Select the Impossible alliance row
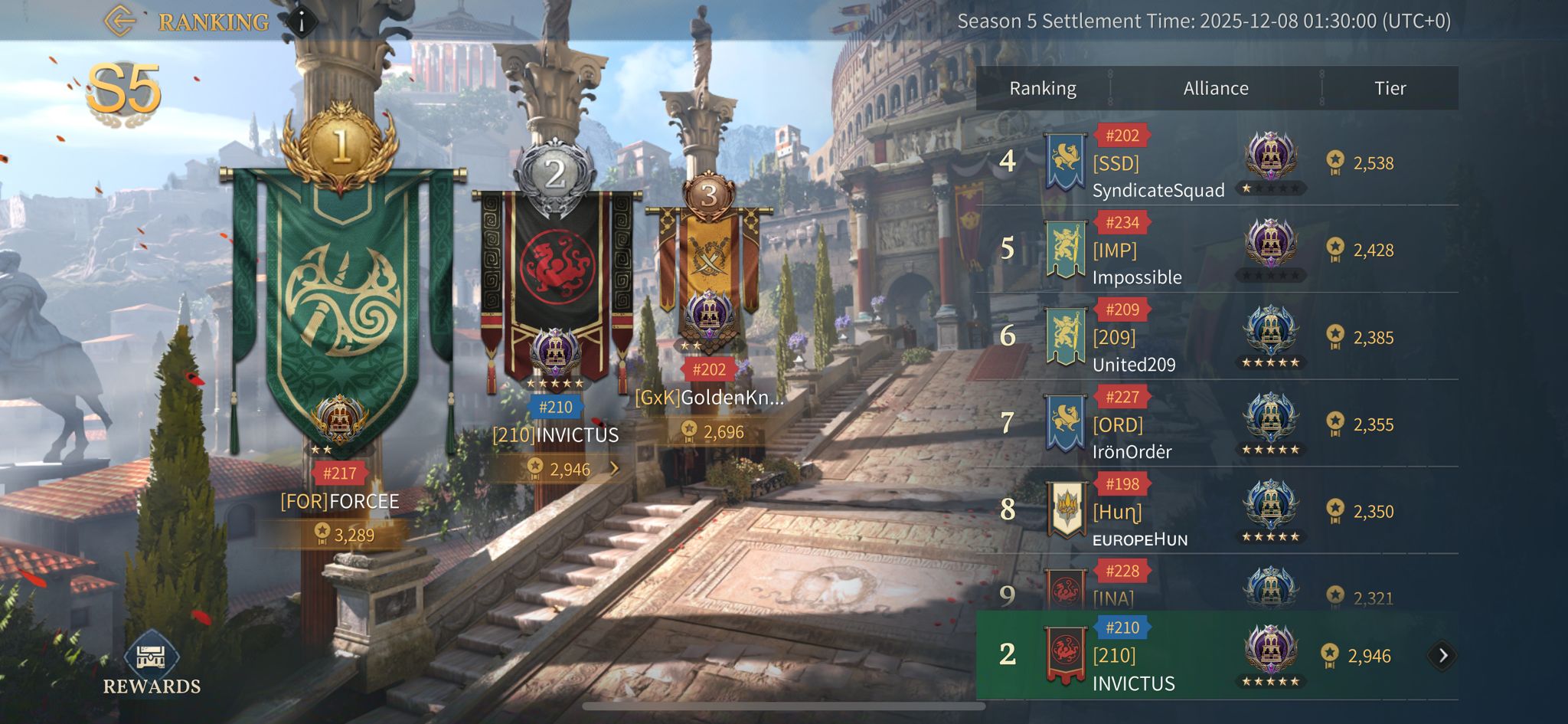The width and height of the screenshot is (1568, 724). click(1216, 250)
